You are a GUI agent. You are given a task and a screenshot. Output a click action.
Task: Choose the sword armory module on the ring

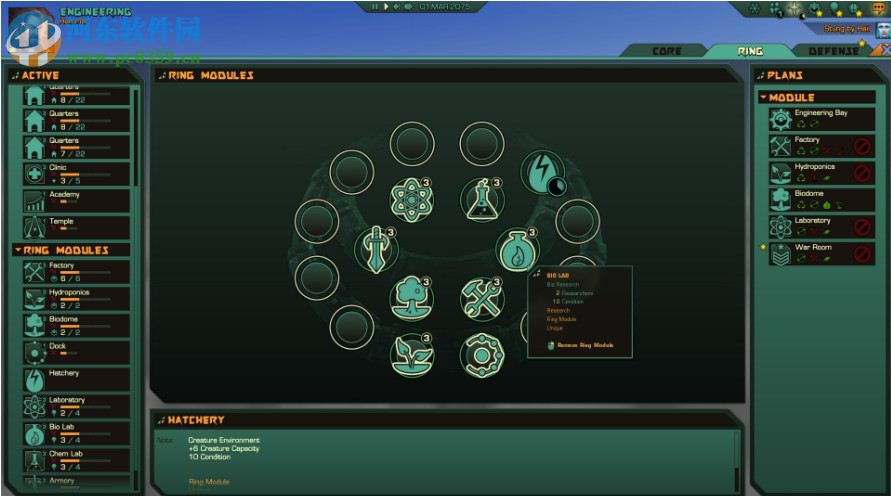(375, 247)
